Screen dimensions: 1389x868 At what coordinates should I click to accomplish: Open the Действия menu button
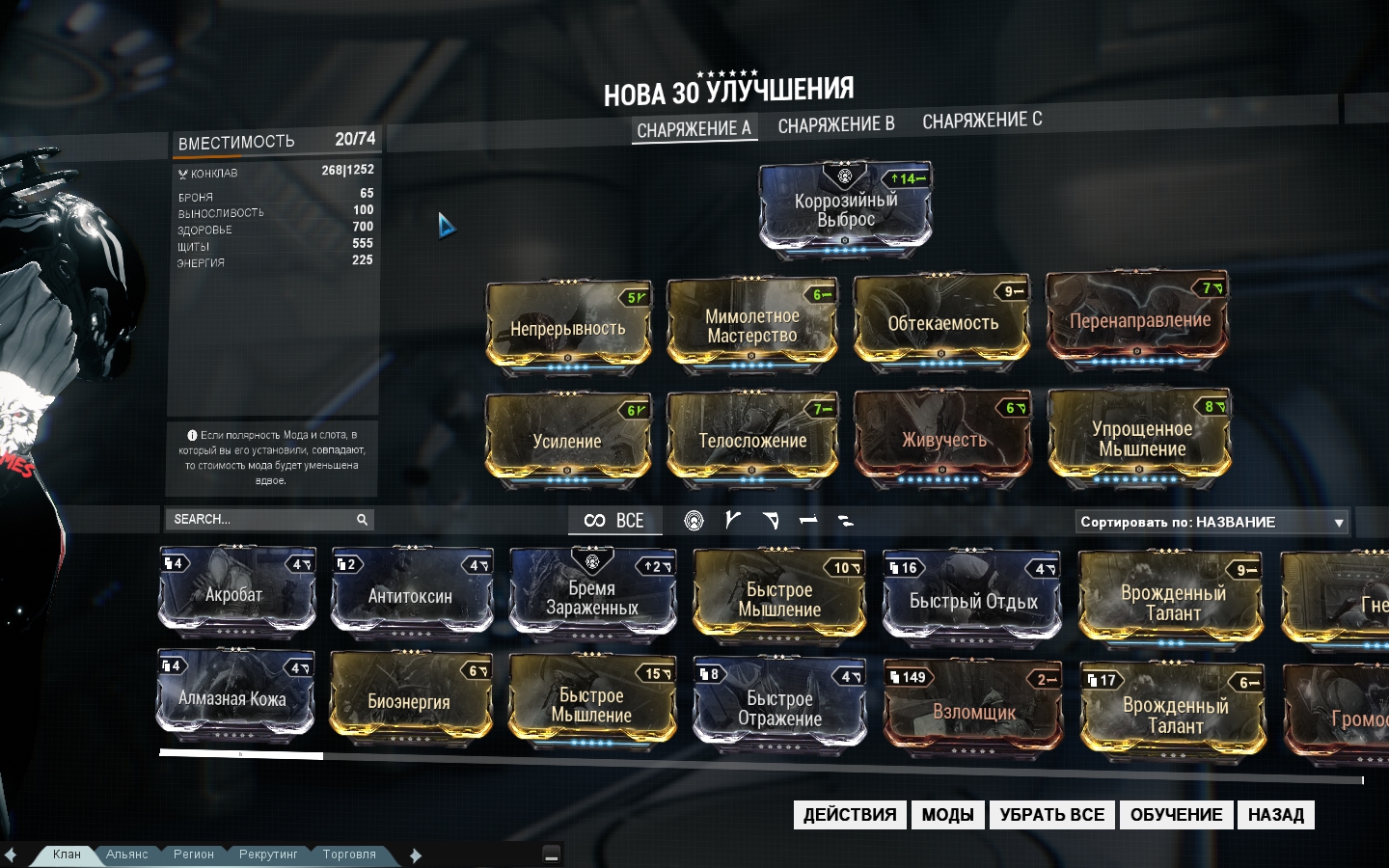point(849,815)
